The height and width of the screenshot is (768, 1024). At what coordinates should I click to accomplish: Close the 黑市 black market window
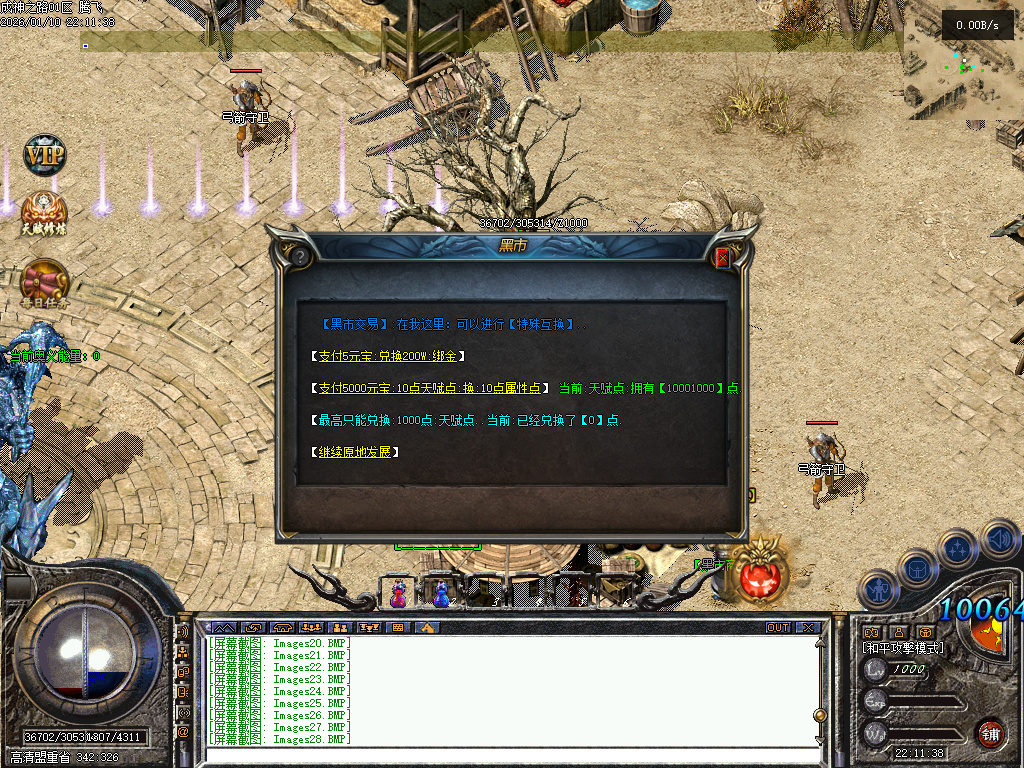723,258
